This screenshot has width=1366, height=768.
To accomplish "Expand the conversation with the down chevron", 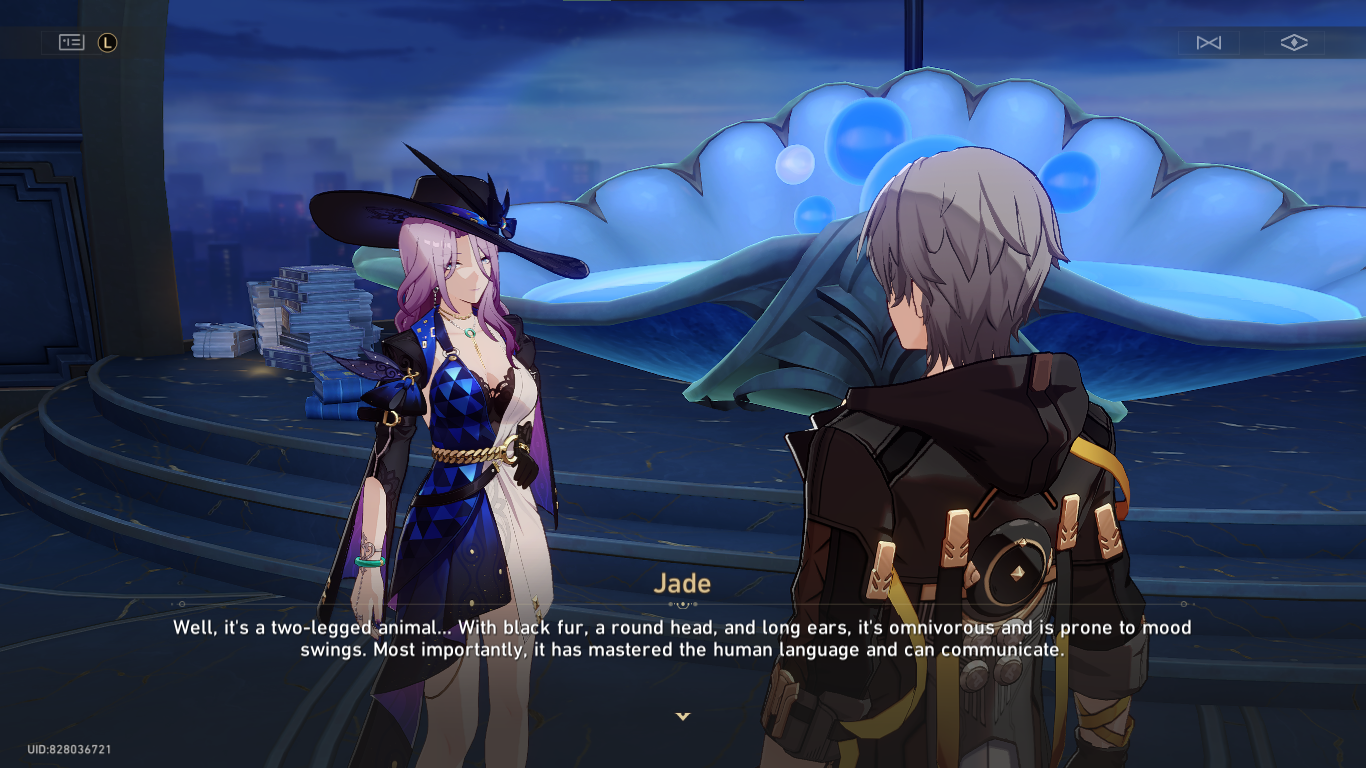I will pyautogui.click(x=683, y=716).
